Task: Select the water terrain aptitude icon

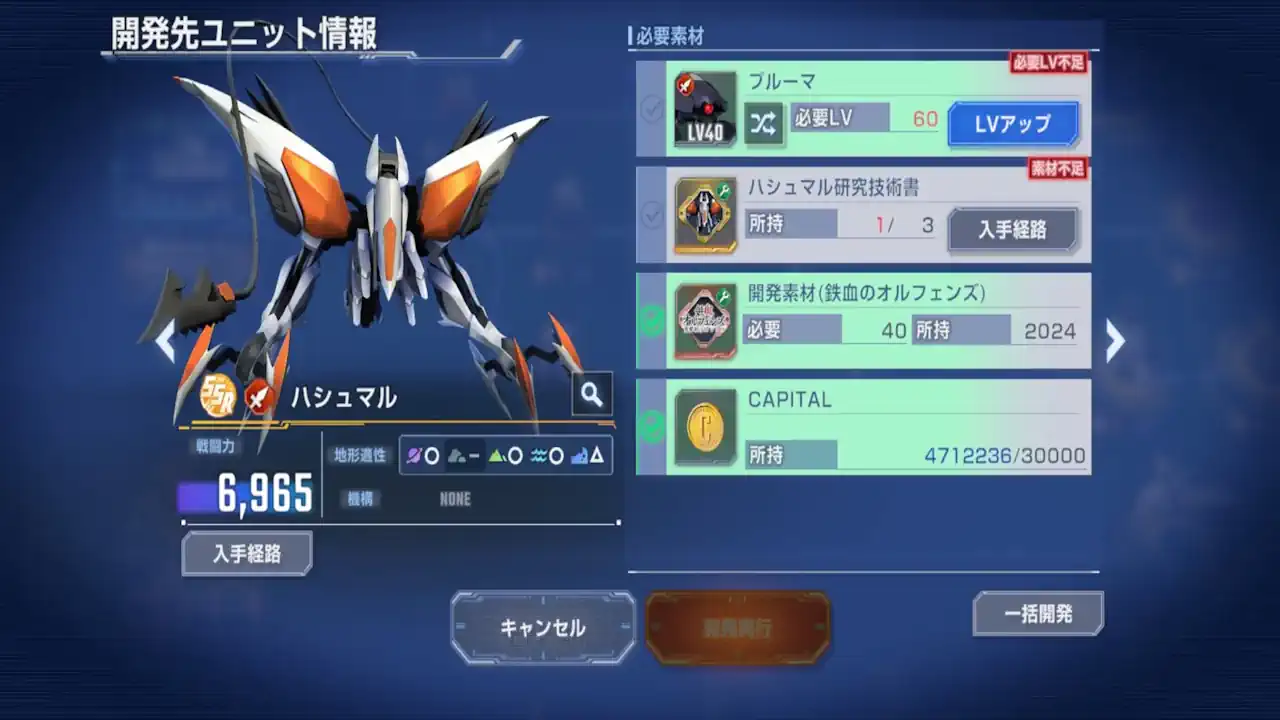Action: pos(537,456)
